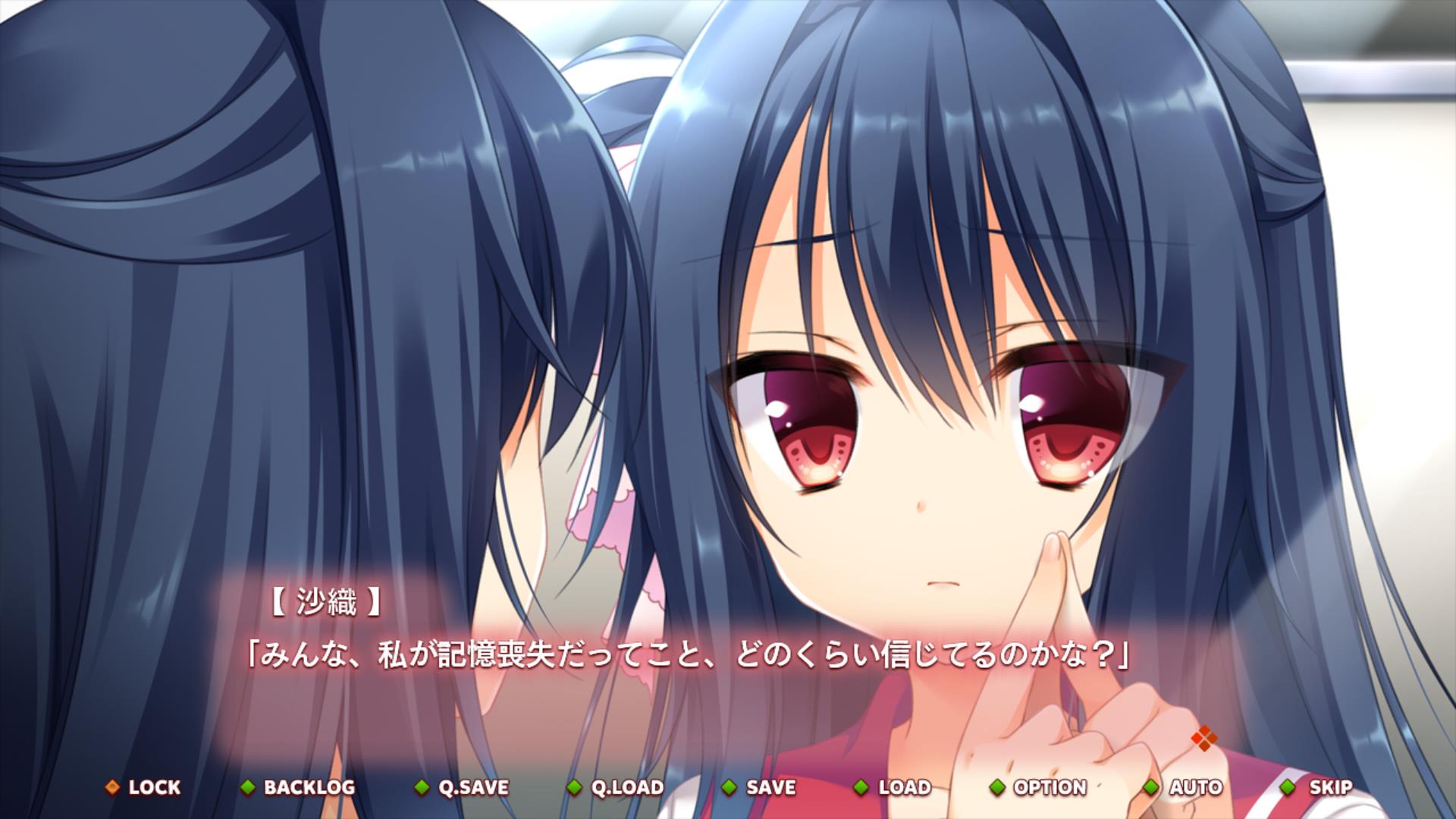Screen dimensions: 1456x819
Task: Enable AUTO text advance
Action: [1185, 787]
